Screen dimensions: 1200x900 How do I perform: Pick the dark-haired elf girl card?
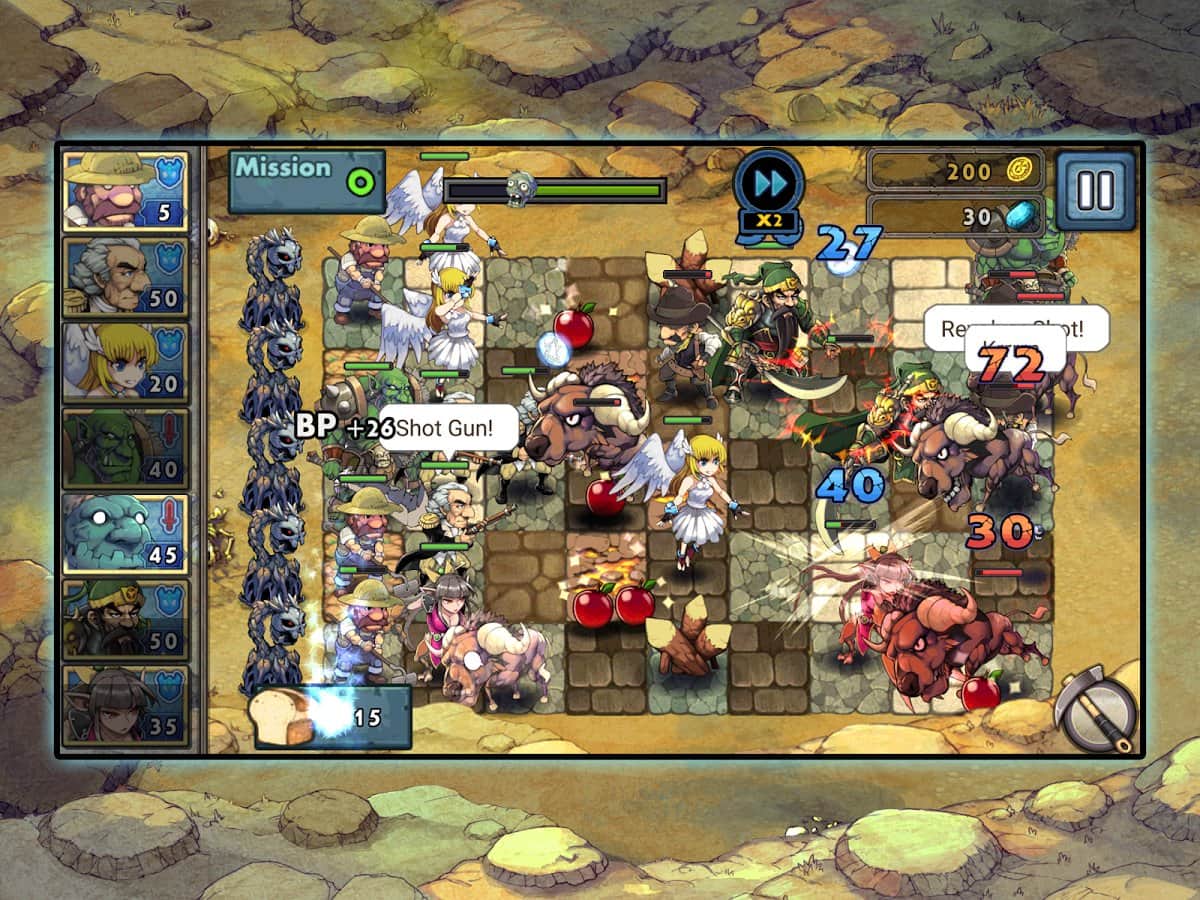pyautogui.click(x=126, y=704)
